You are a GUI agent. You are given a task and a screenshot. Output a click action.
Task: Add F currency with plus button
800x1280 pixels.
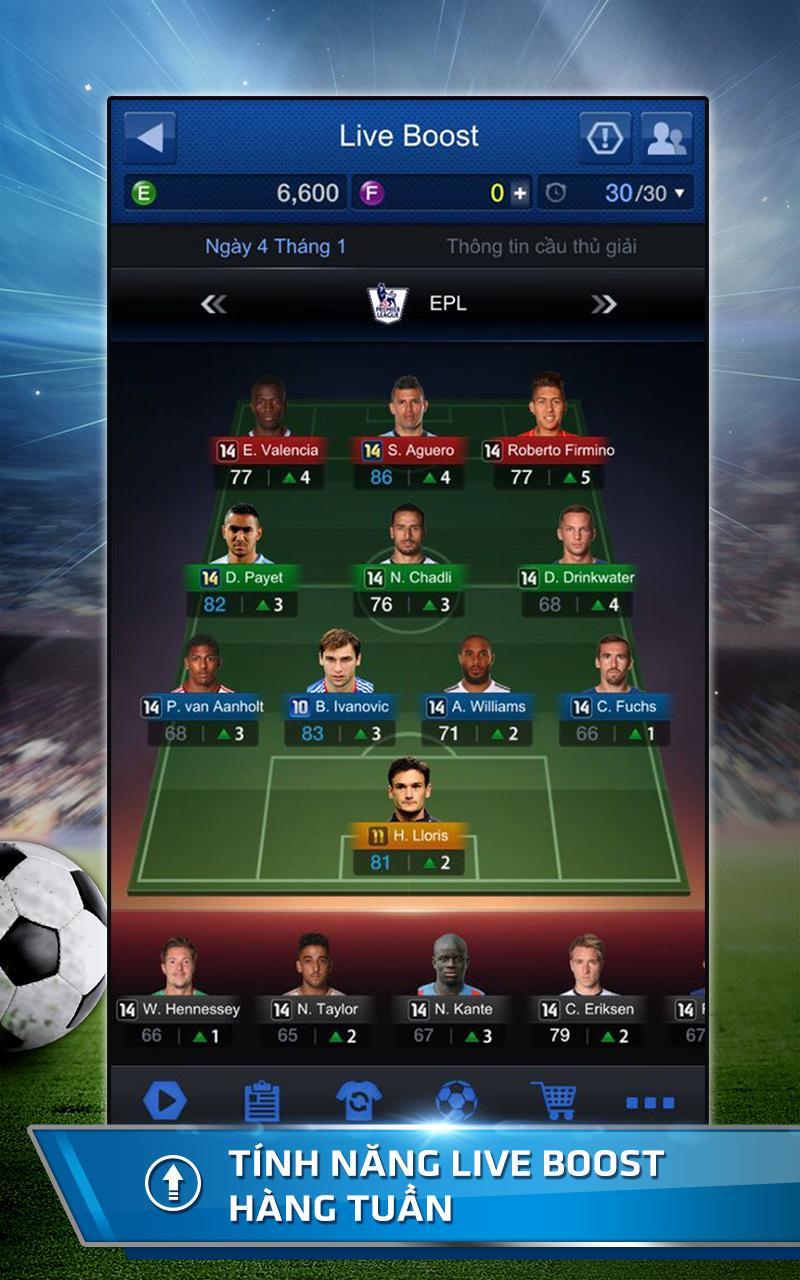[x=519, y=193]
